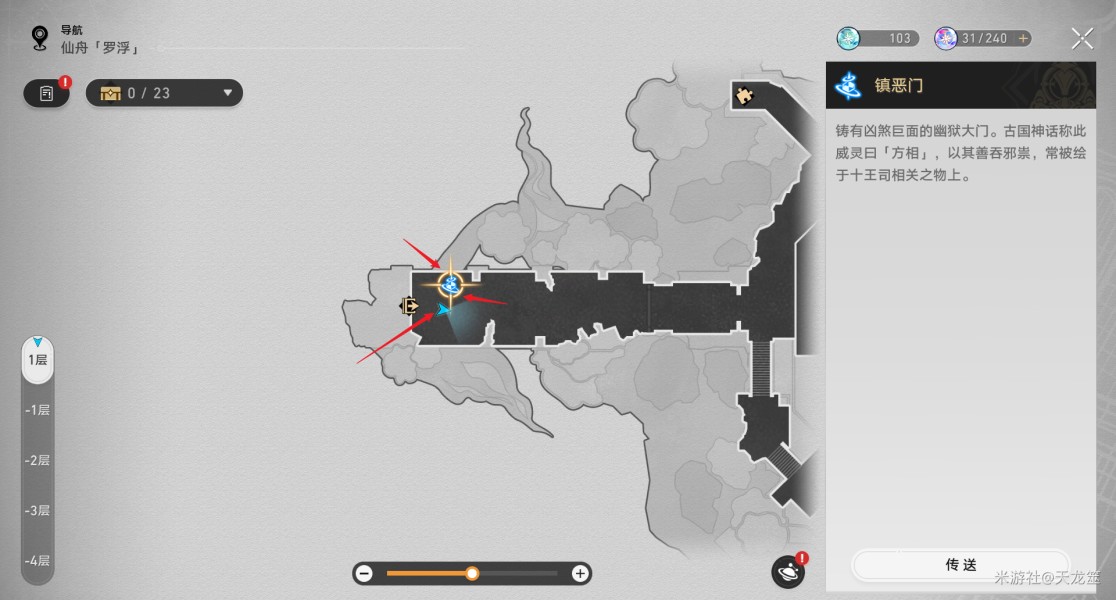This screenshot has height=600, width=1116.
Task: Switch to floor -4层
Action: (38, 561)
